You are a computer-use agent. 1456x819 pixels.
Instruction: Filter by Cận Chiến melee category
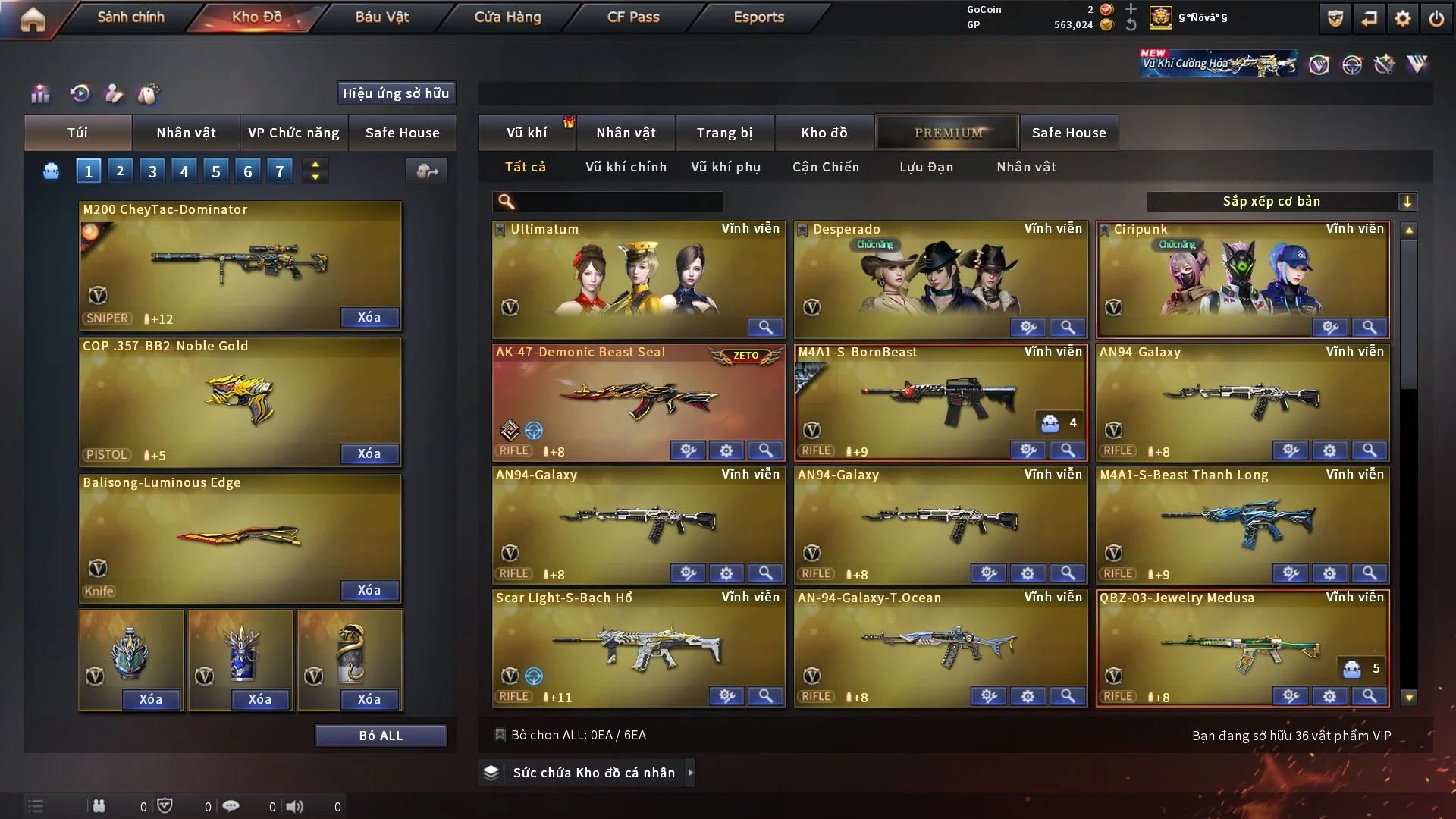826,167
